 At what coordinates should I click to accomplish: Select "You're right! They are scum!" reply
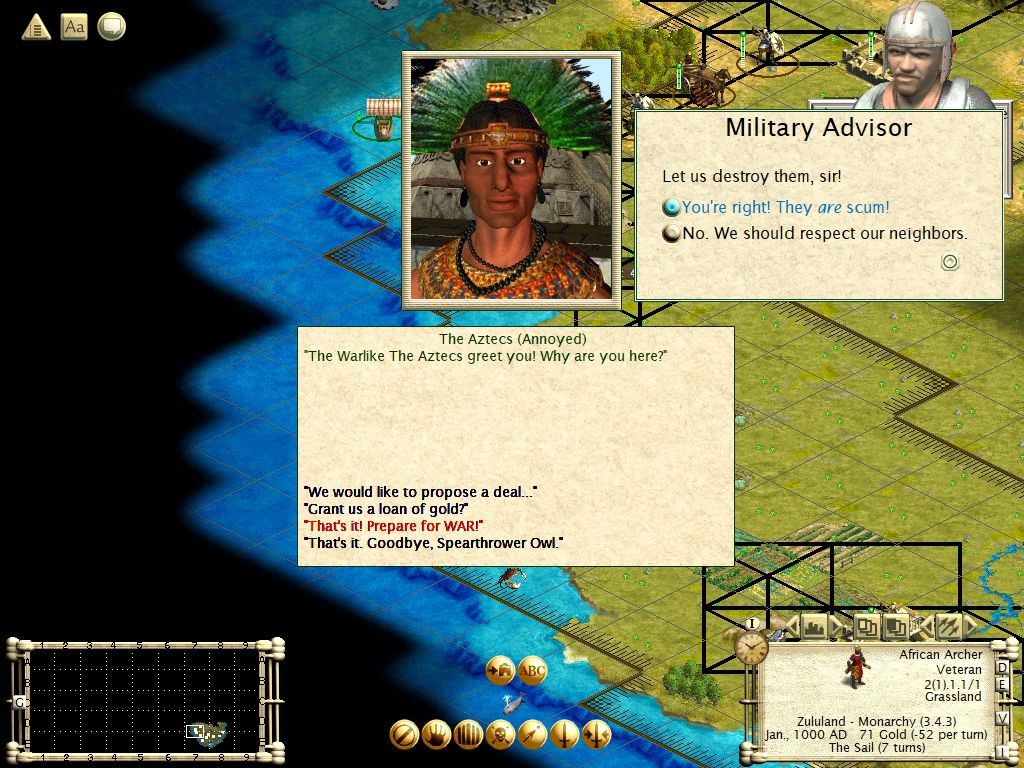pyautogui.click(x=785, y=208)
